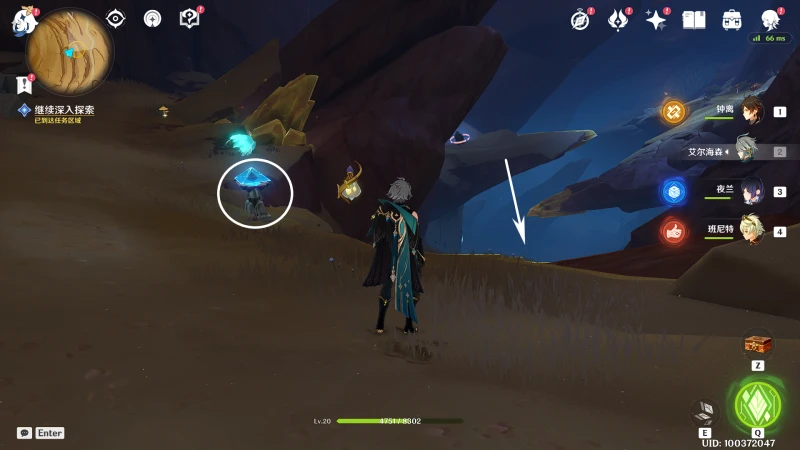The height and width of the screenshot is (450, 800).
Task: Click the eye-shaped icon beside the minimap
Action: tap(116, 18)
